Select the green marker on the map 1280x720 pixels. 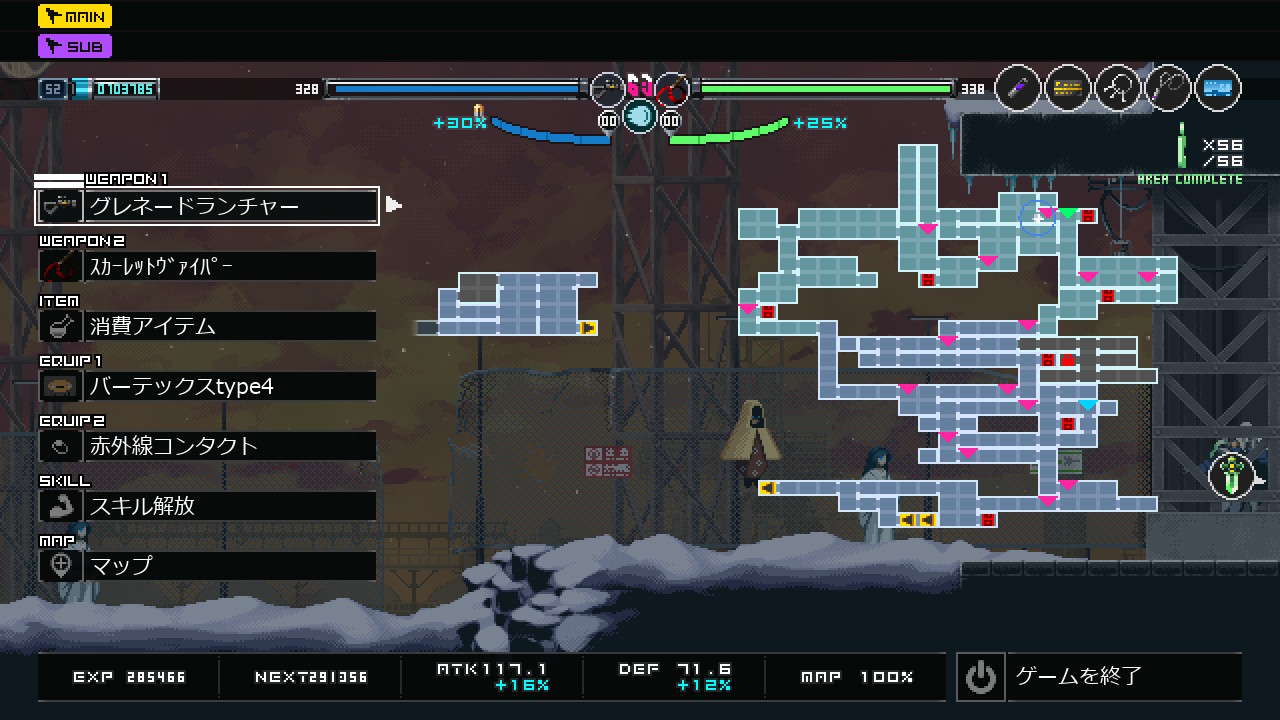(x=1068, y=213)
